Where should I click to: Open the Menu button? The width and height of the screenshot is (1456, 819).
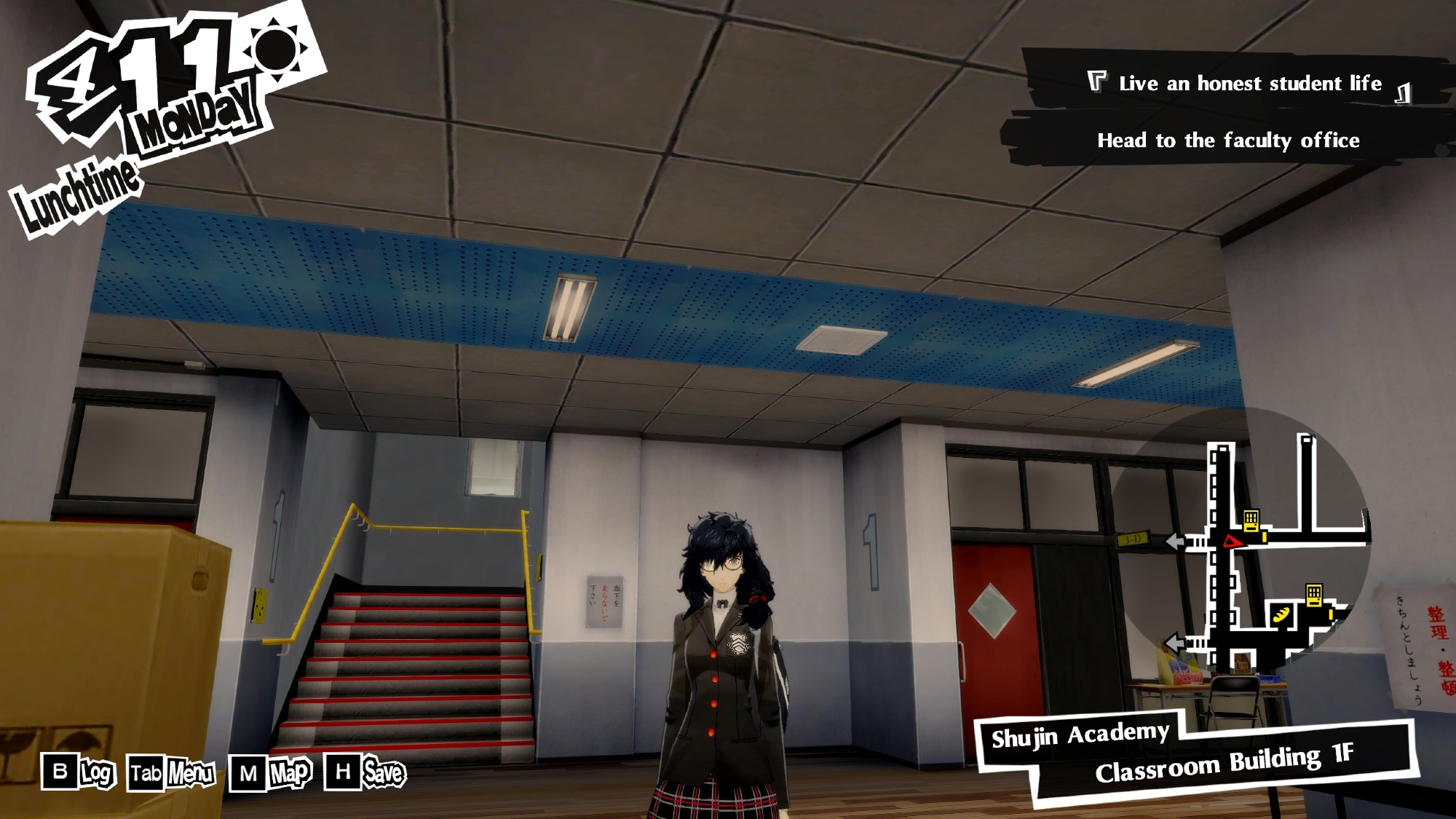172,773
